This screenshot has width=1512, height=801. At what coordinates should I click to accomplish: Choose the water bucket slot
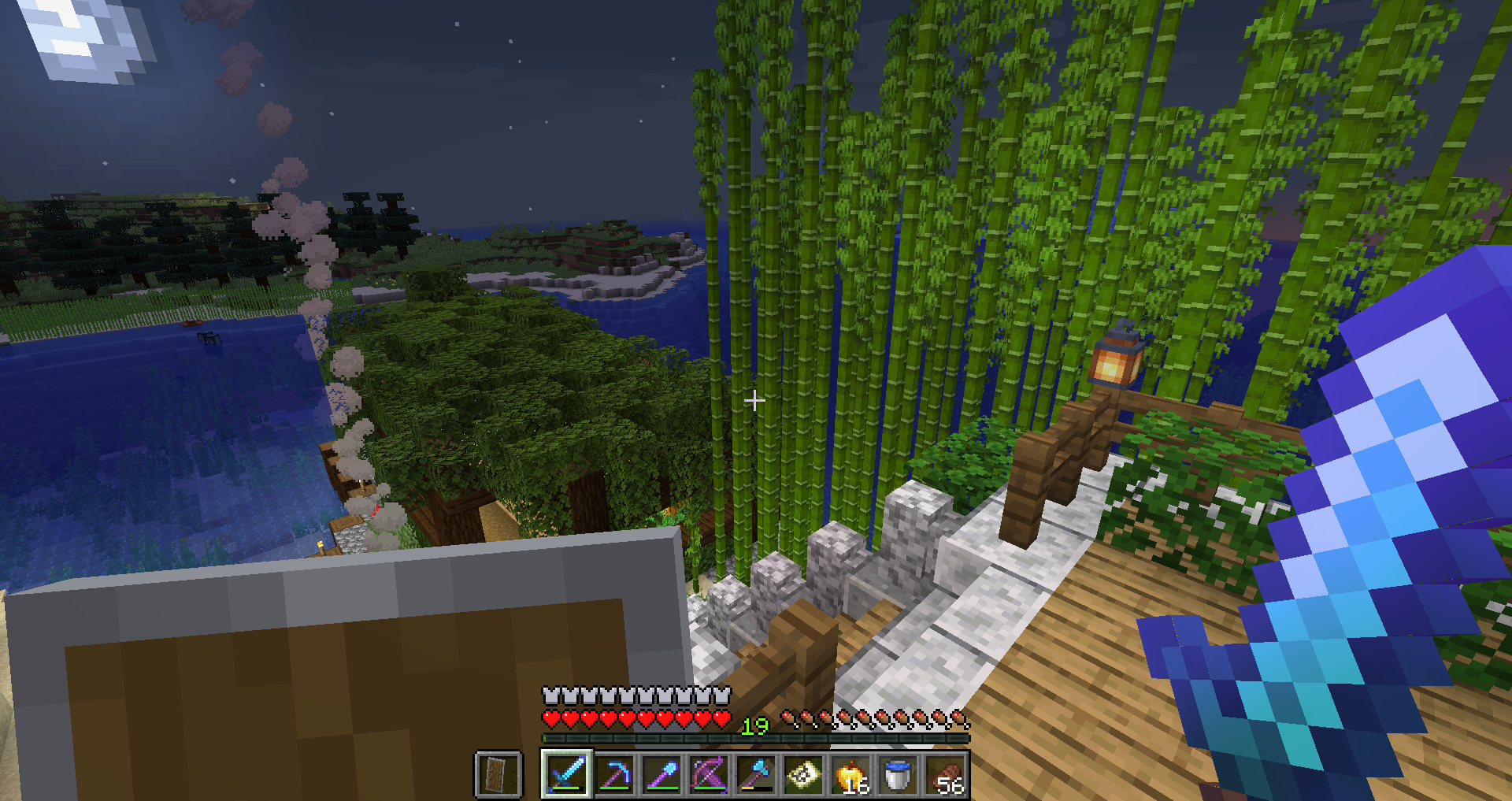pyautogui.click(x=898, y=774)
